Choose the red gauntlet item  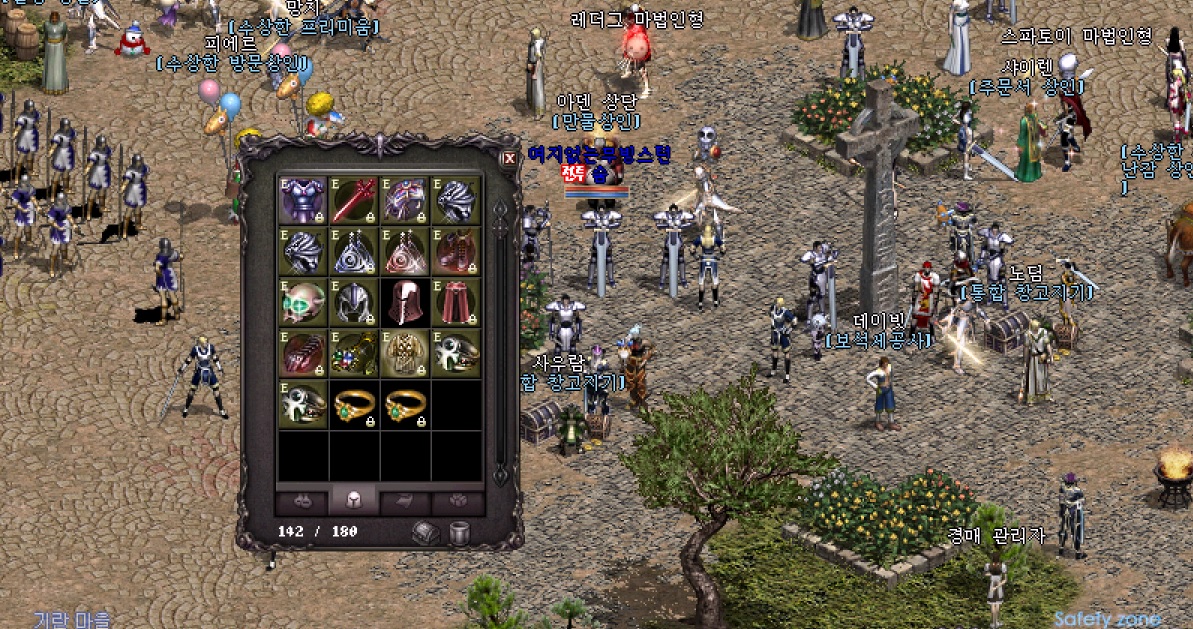click(303, 353)
